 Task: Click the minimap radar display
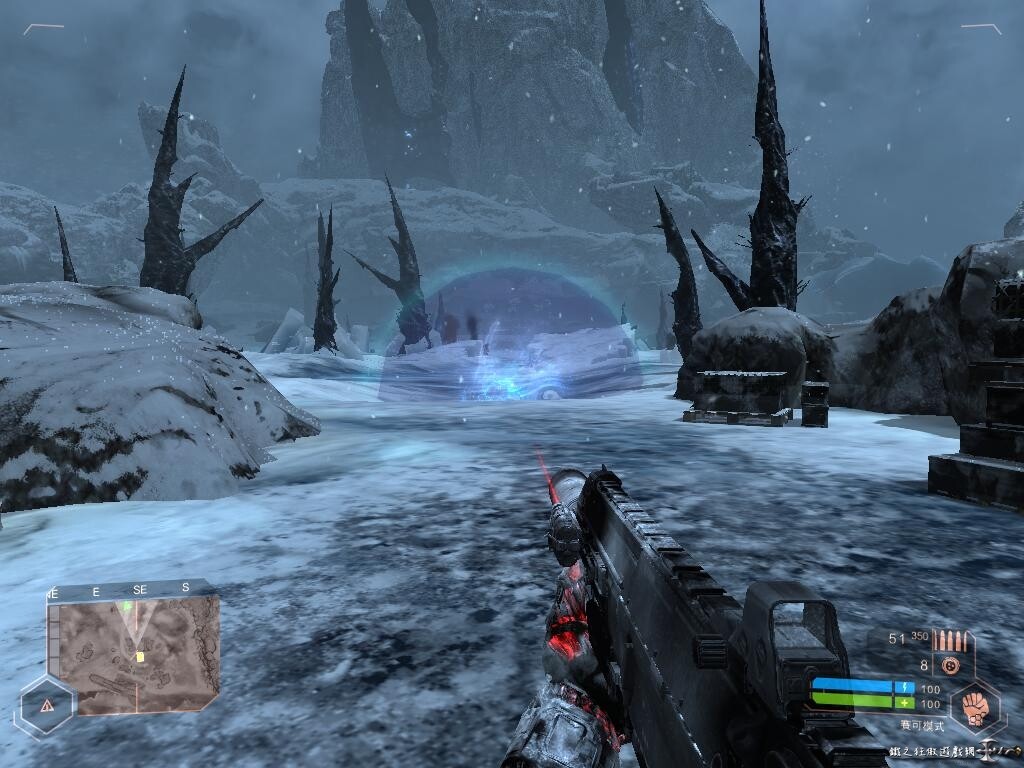click(133, 655)
